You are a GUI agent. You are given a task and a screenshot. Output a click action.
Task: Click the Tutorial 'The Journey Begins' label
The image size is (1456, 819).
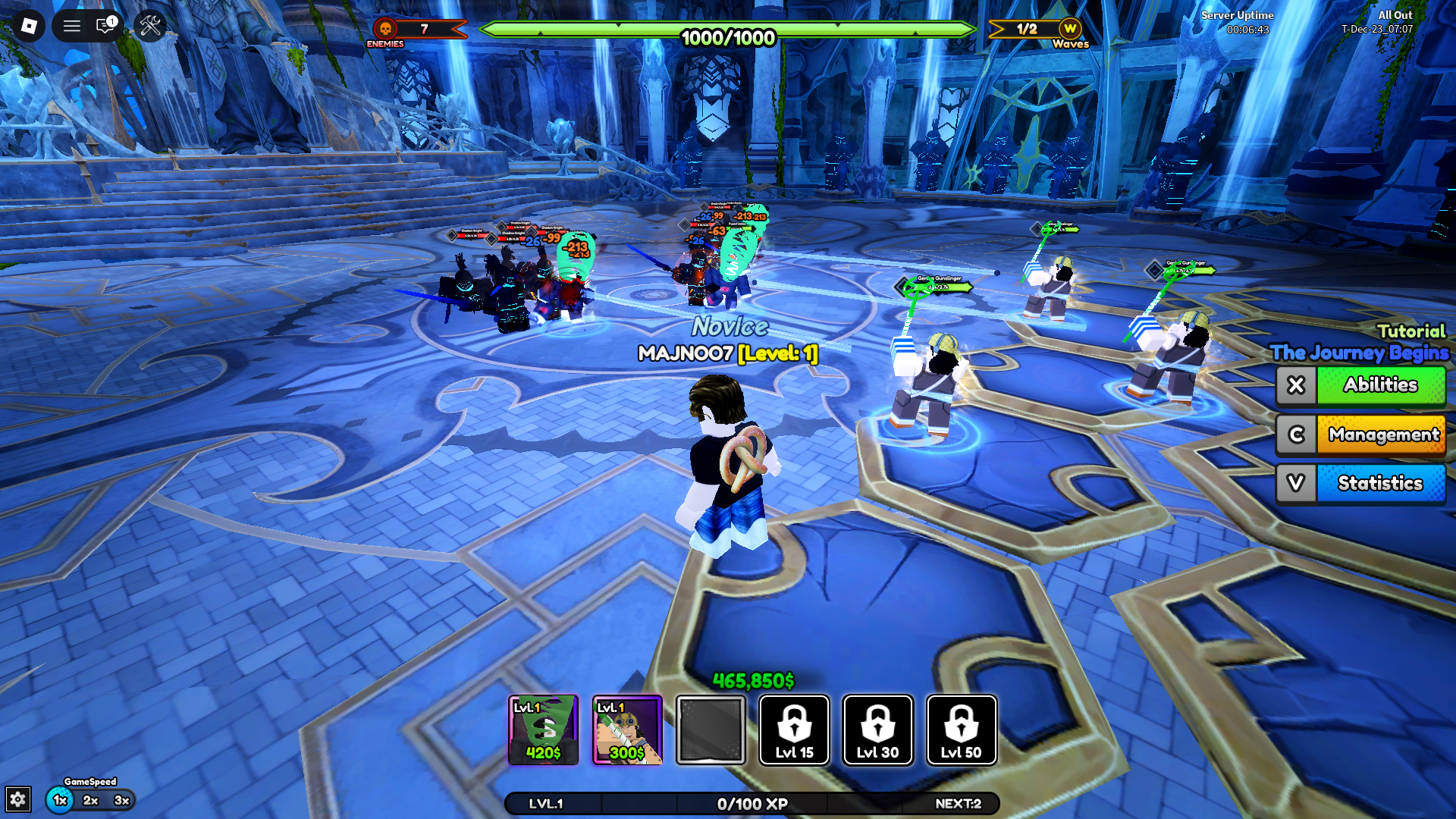(x=1360, y=353)
